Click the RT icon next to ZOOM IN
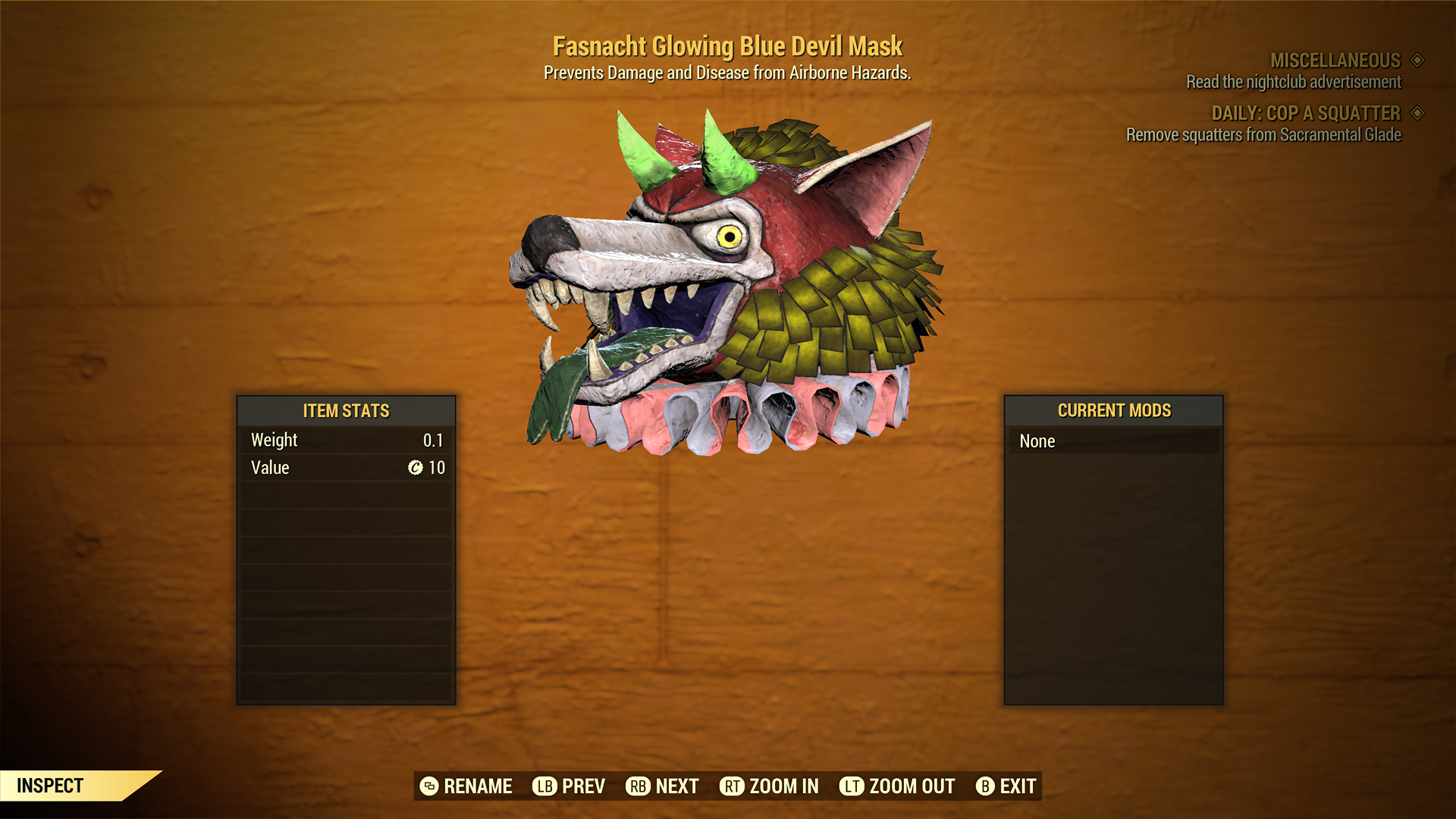The width and height of the screenshot is (1456, 819). 733,786
